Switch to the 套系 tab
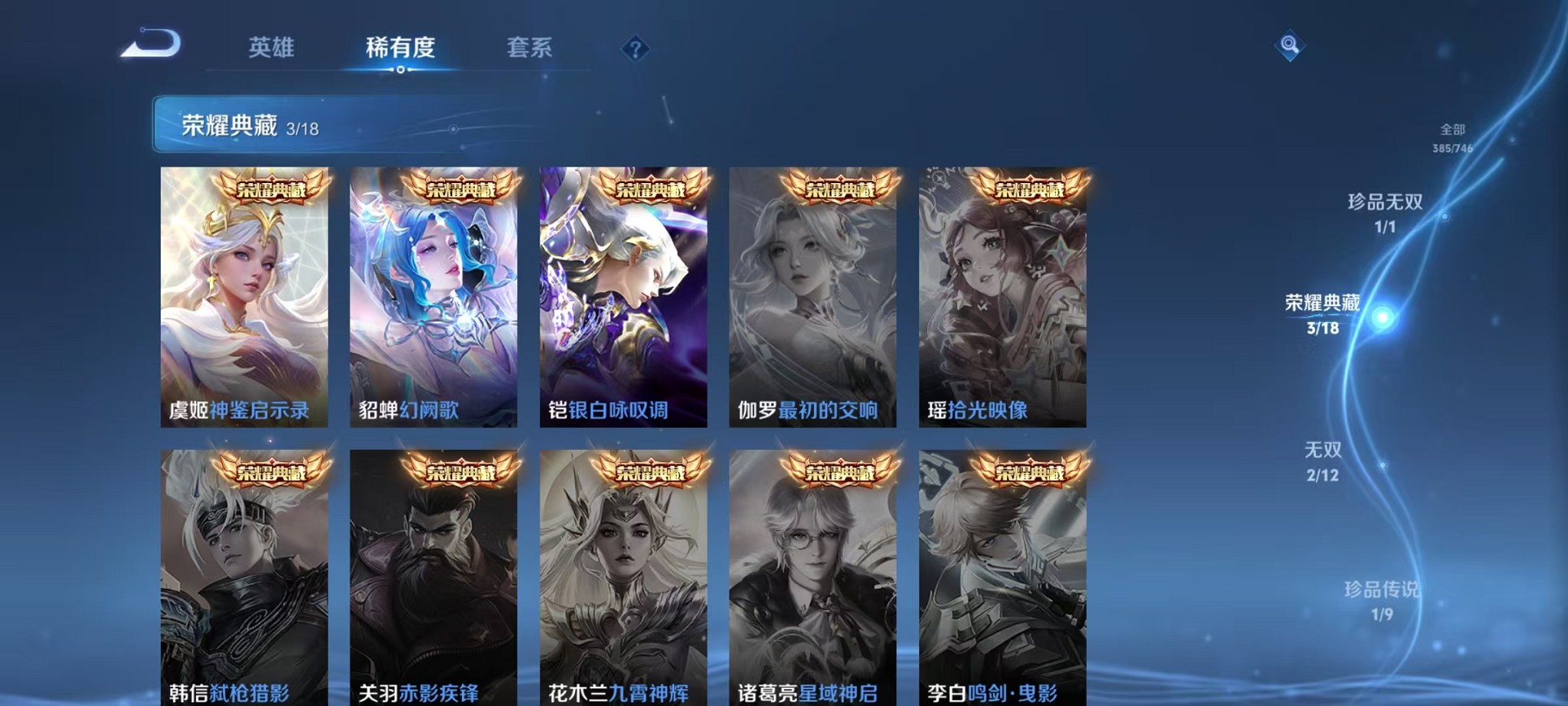Image resolution: width=1568 pixels, height=706 pixels. tap(530, 48)
